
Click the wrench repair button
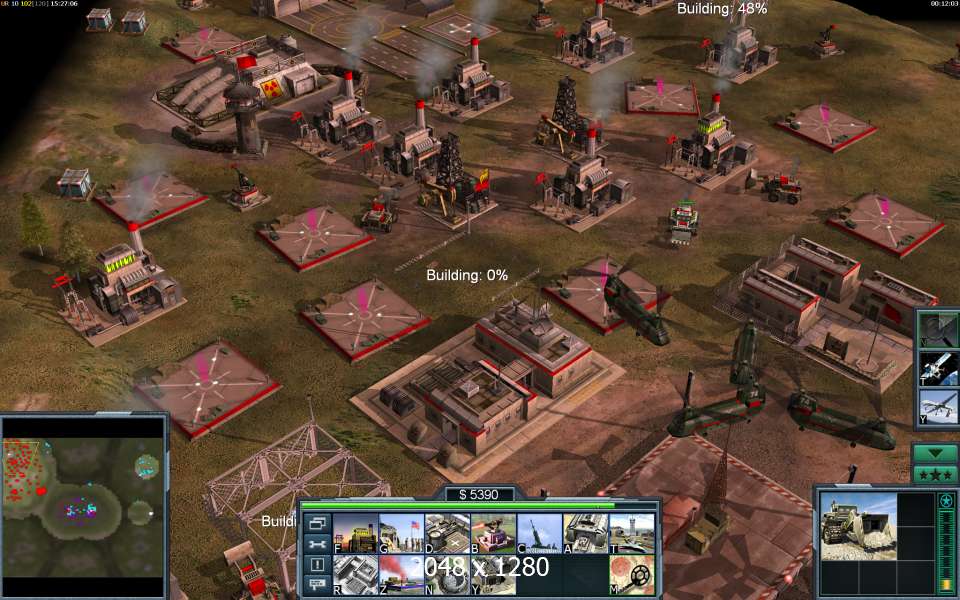pyautogui.click(x=317, y=543)
